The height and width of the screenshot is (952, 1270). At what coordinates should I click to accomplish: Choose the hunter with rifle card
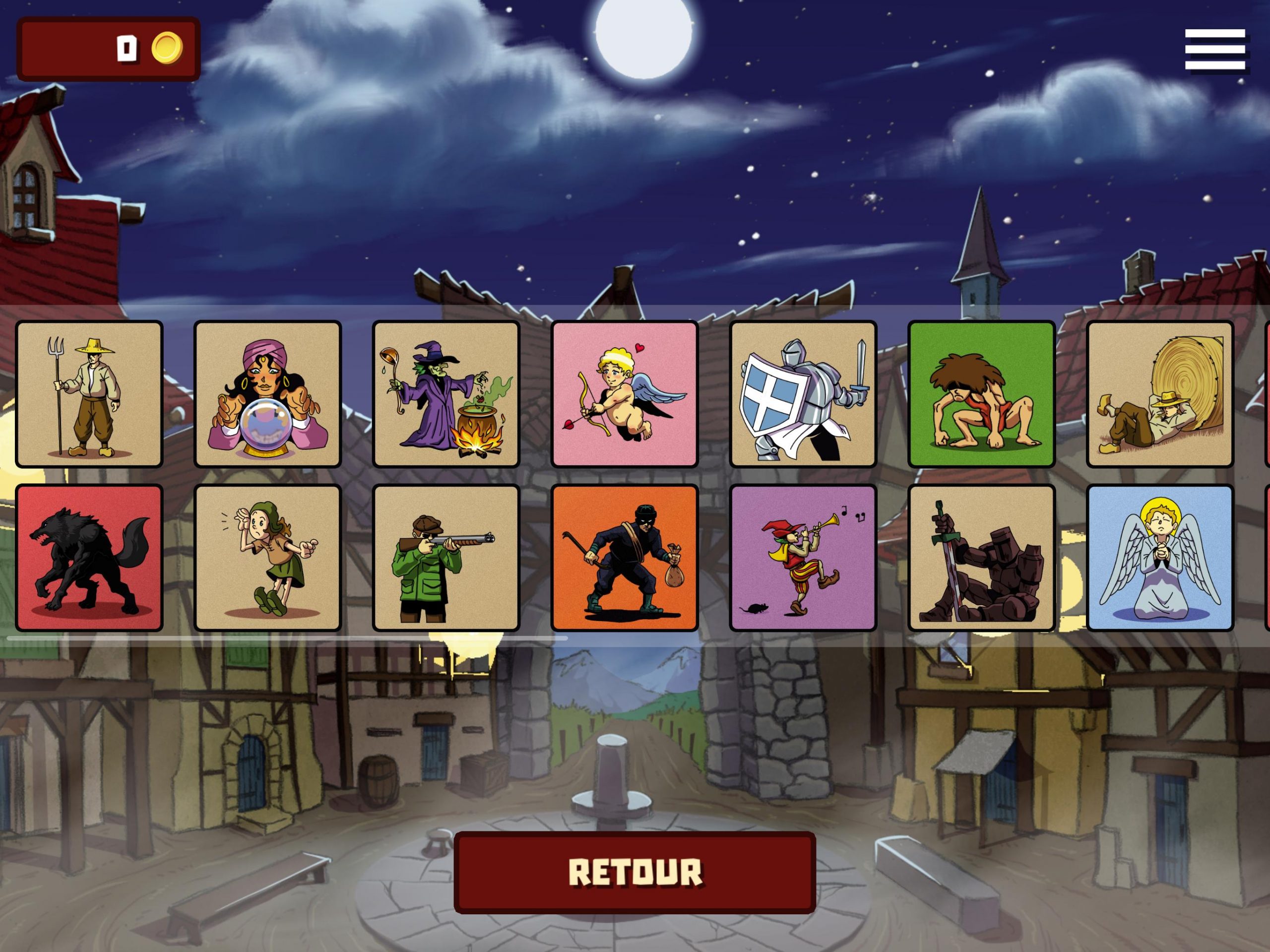coord(446,558)
